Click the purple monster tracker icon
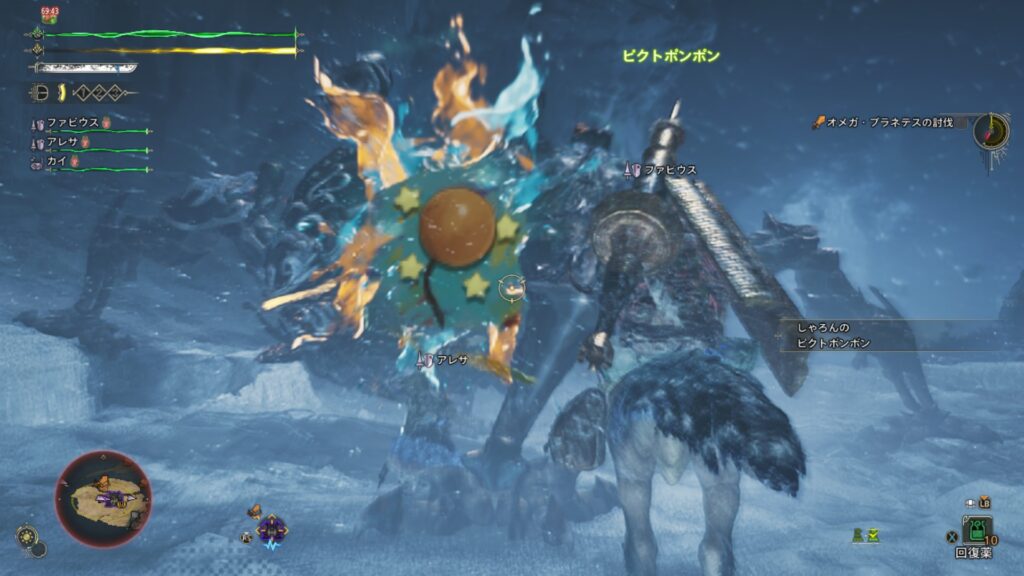This screenshot has width=1024, height=576. coord(271,527)
